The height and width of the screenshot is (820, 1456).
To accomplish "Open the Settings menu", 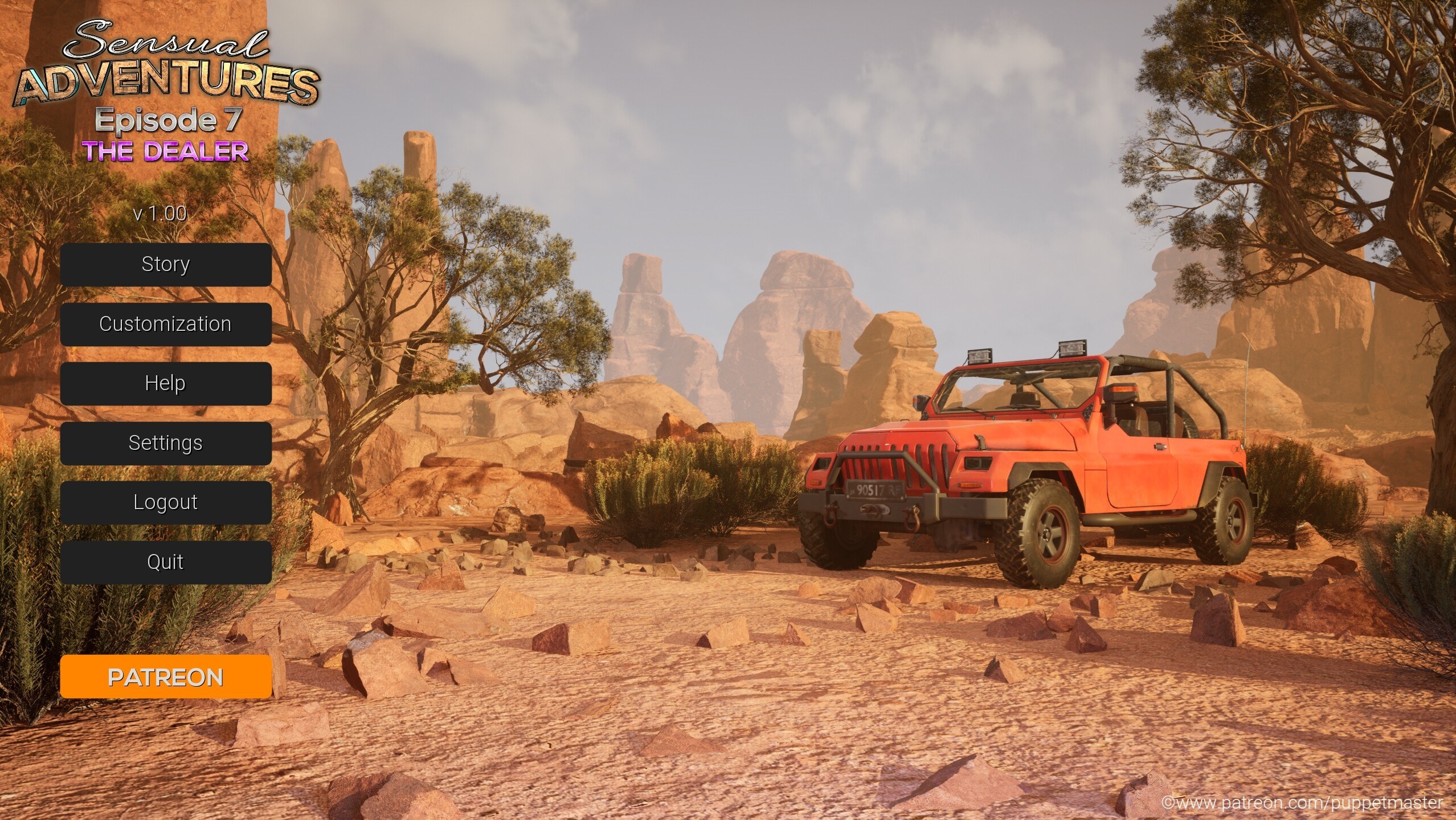I will [166, 443].
